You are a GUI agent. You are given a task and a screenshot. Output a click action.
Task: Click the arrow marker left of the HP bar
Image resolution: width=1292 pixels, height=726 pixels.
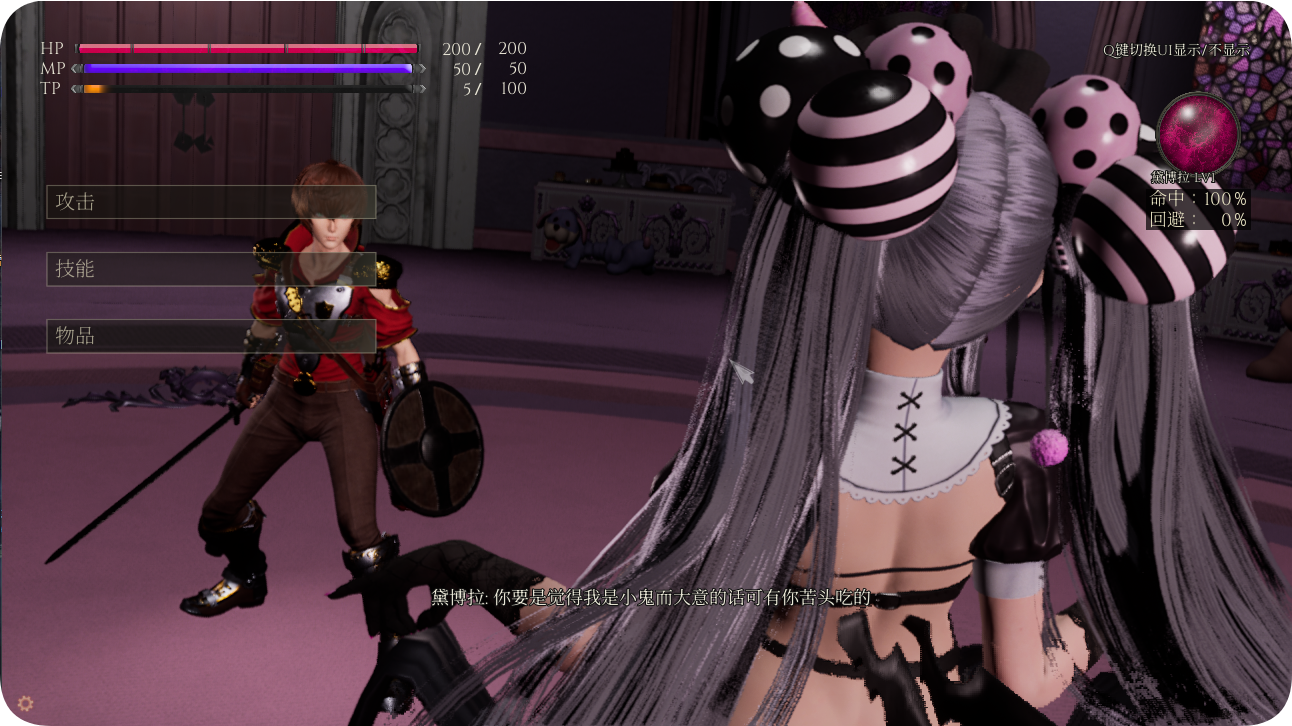click(78, 48)
